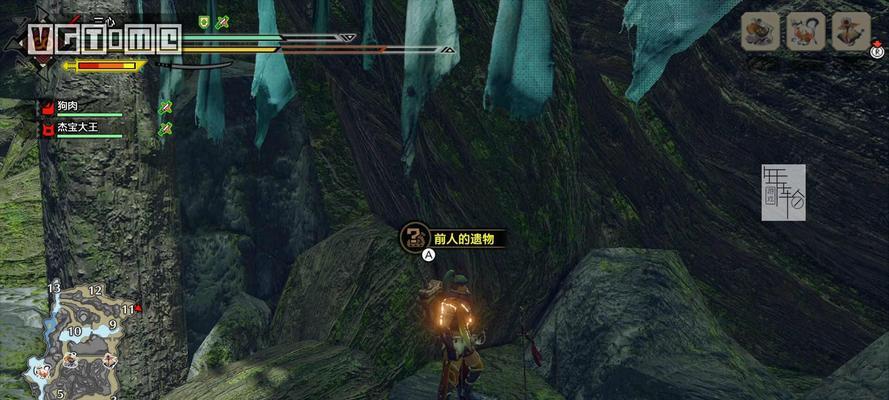Image resolution: width=889 pixels, height=400 pixels.
Task: Select buddy 狗肉 in the party list
Action: point(69,106)
